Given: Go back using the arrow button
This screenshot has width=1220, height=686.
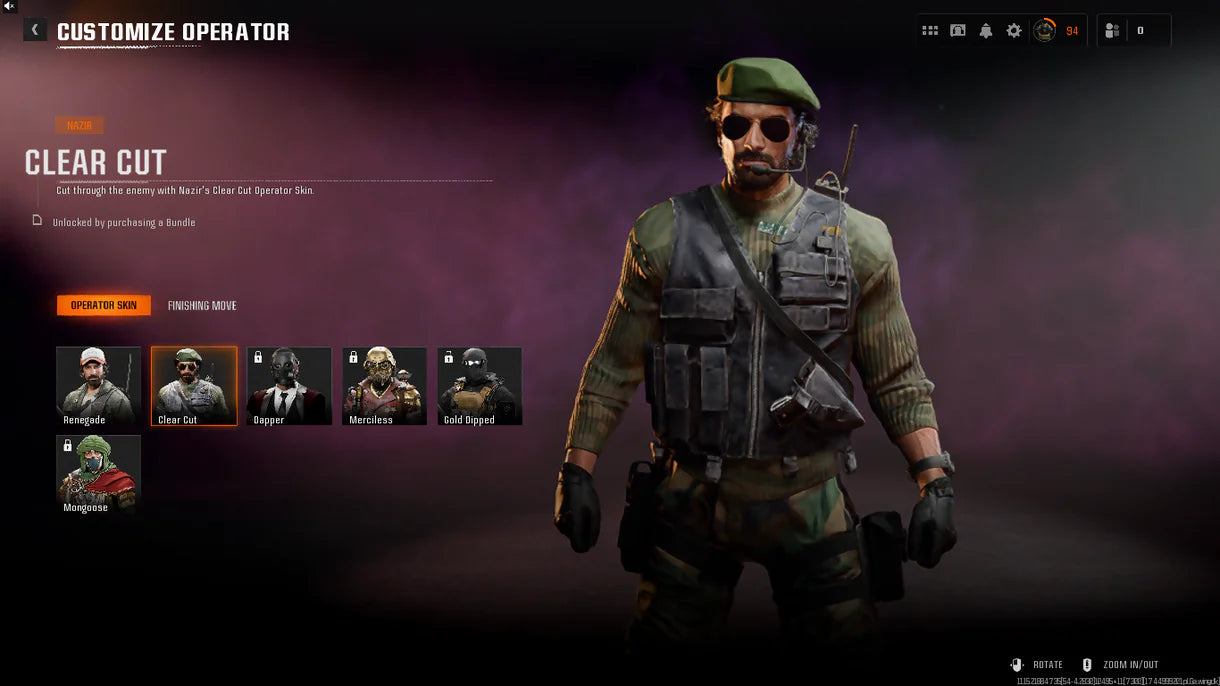Looking at the screenshot, I should [x=35, y=31].
